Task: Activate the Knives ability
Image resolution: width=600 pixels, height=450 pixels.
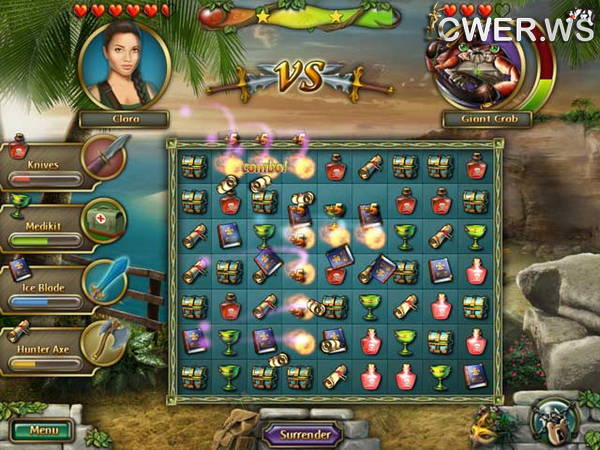Action: click(105, 154)
